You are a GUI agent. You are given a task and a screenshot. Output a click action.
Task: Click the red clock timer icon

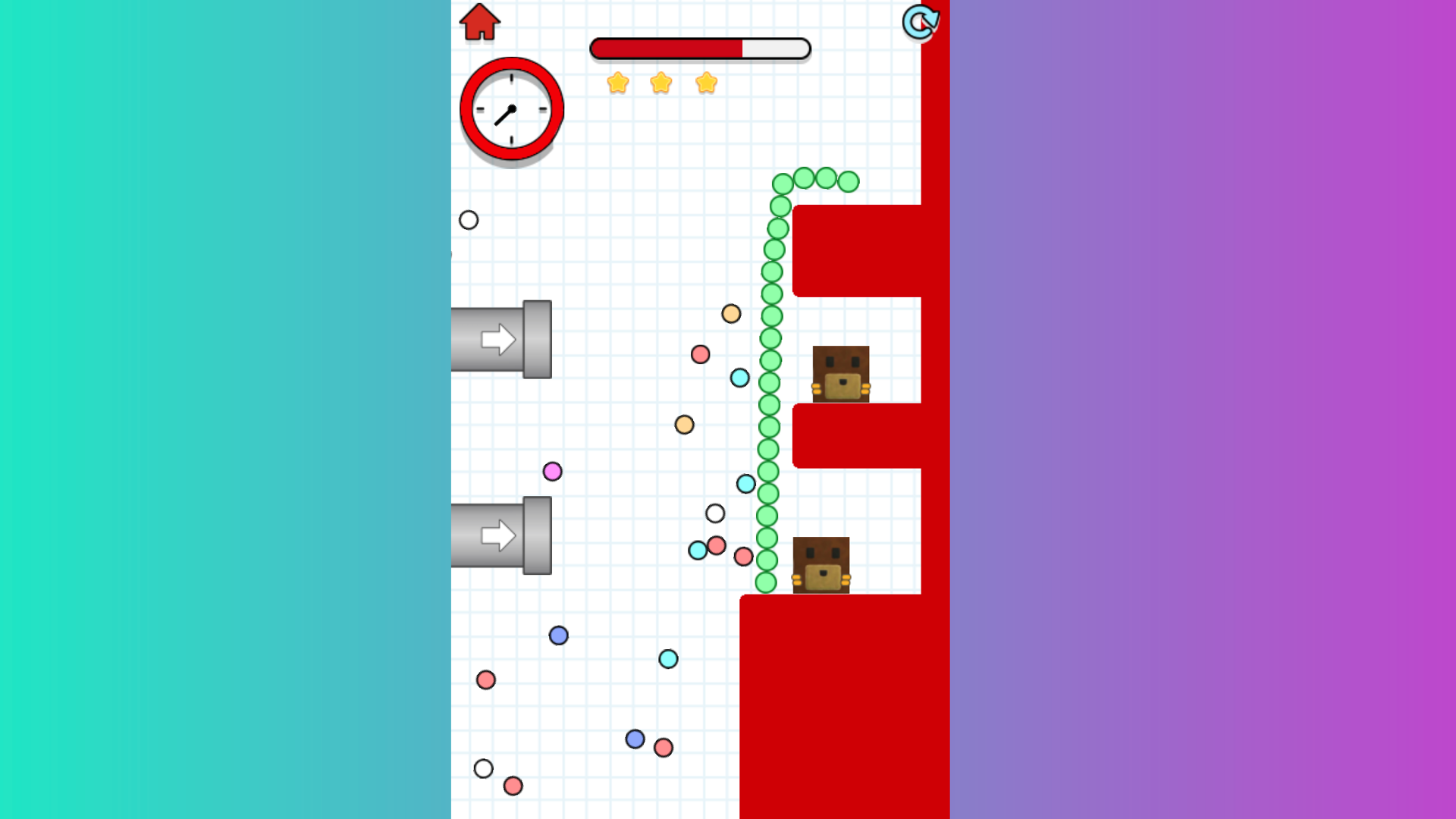tap(510, 108)
